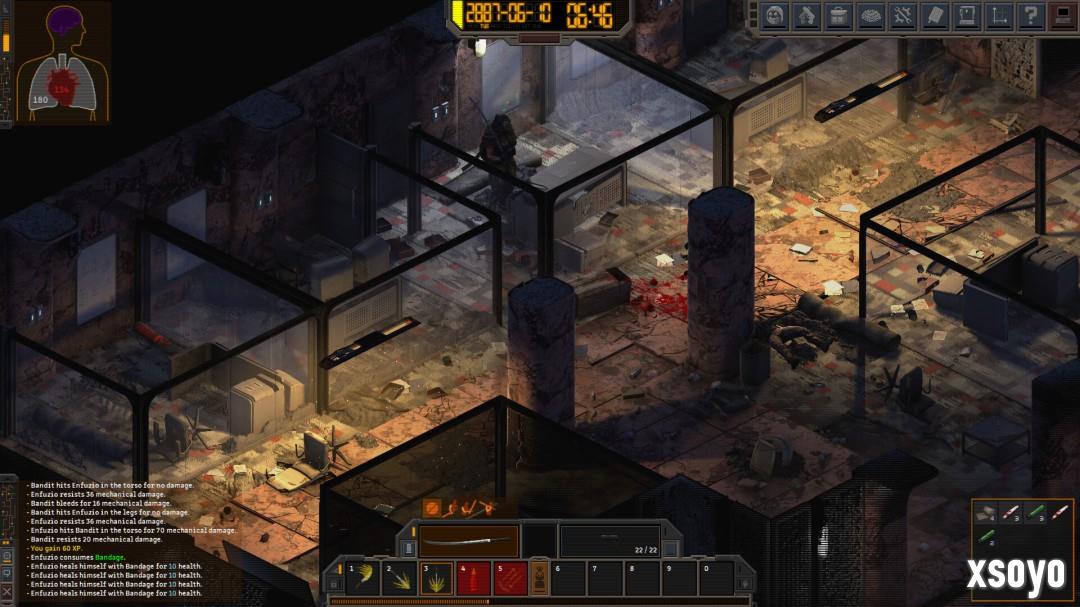Choose the red striped ability in slot 5

coord(511,578)
